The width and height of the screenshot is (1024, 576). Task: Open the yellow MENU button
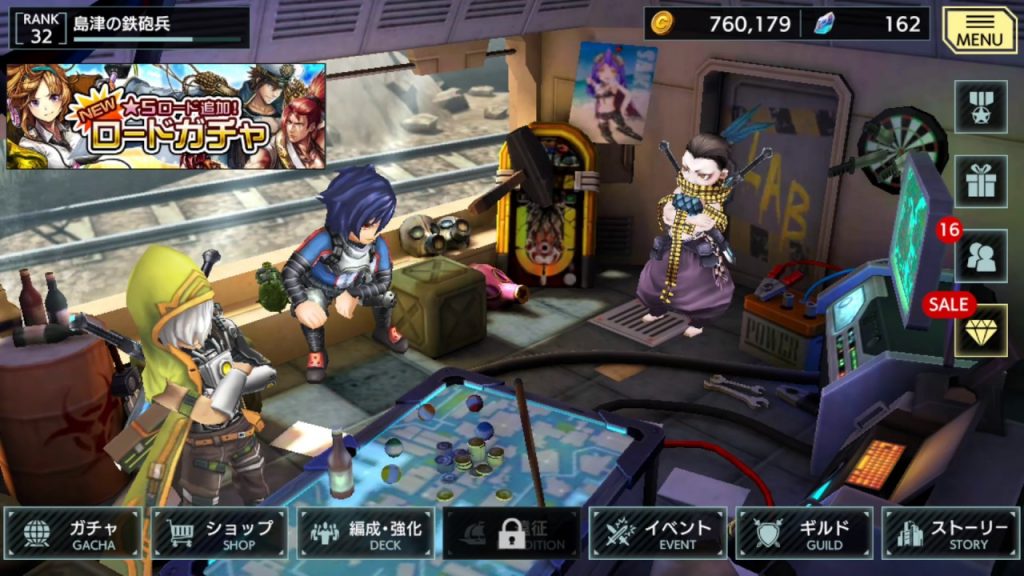(979, 30)
